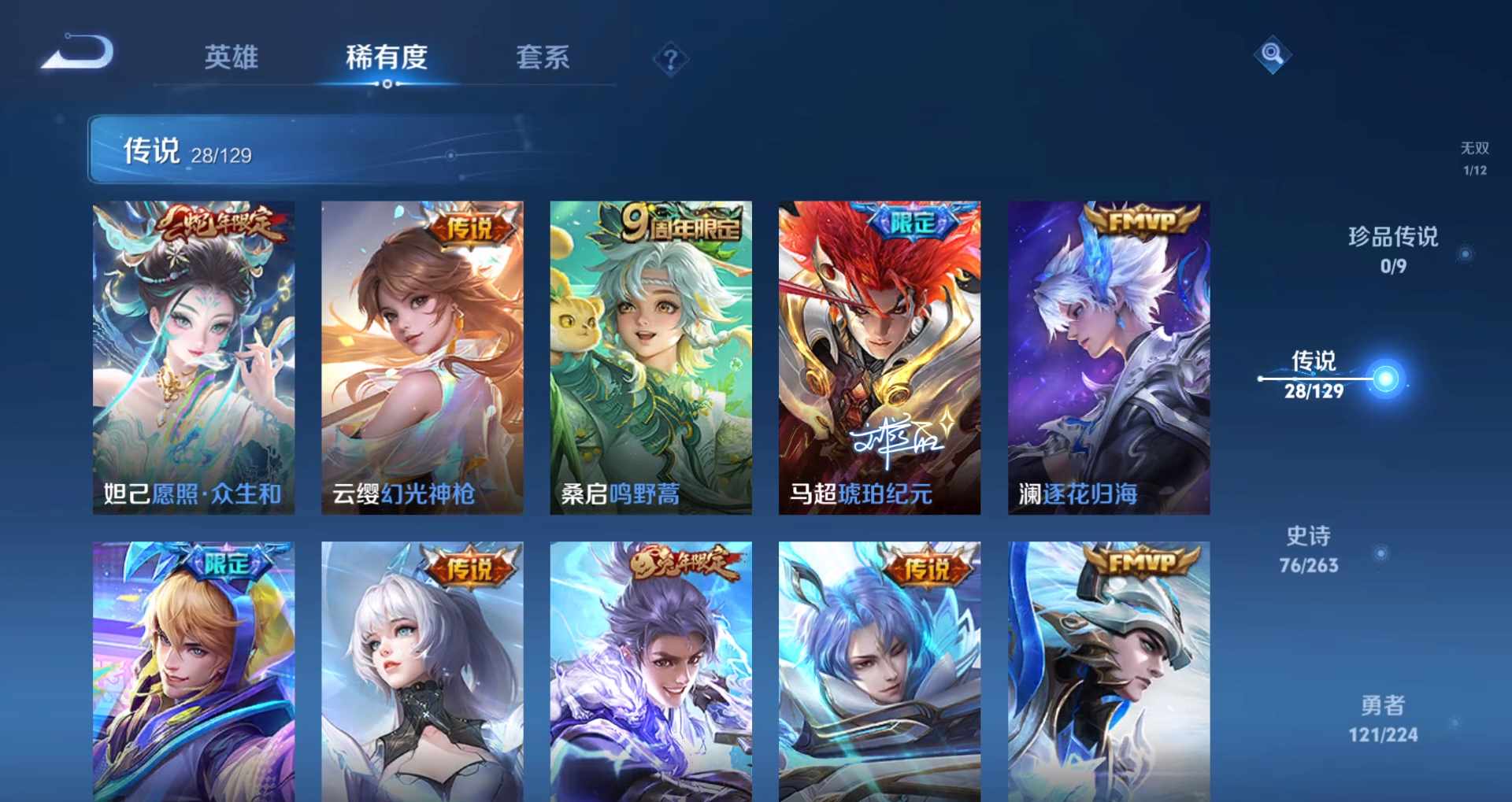
Task: Pick the 马超 琥珀纪元 skin card
Action: (x=879, y=357)
